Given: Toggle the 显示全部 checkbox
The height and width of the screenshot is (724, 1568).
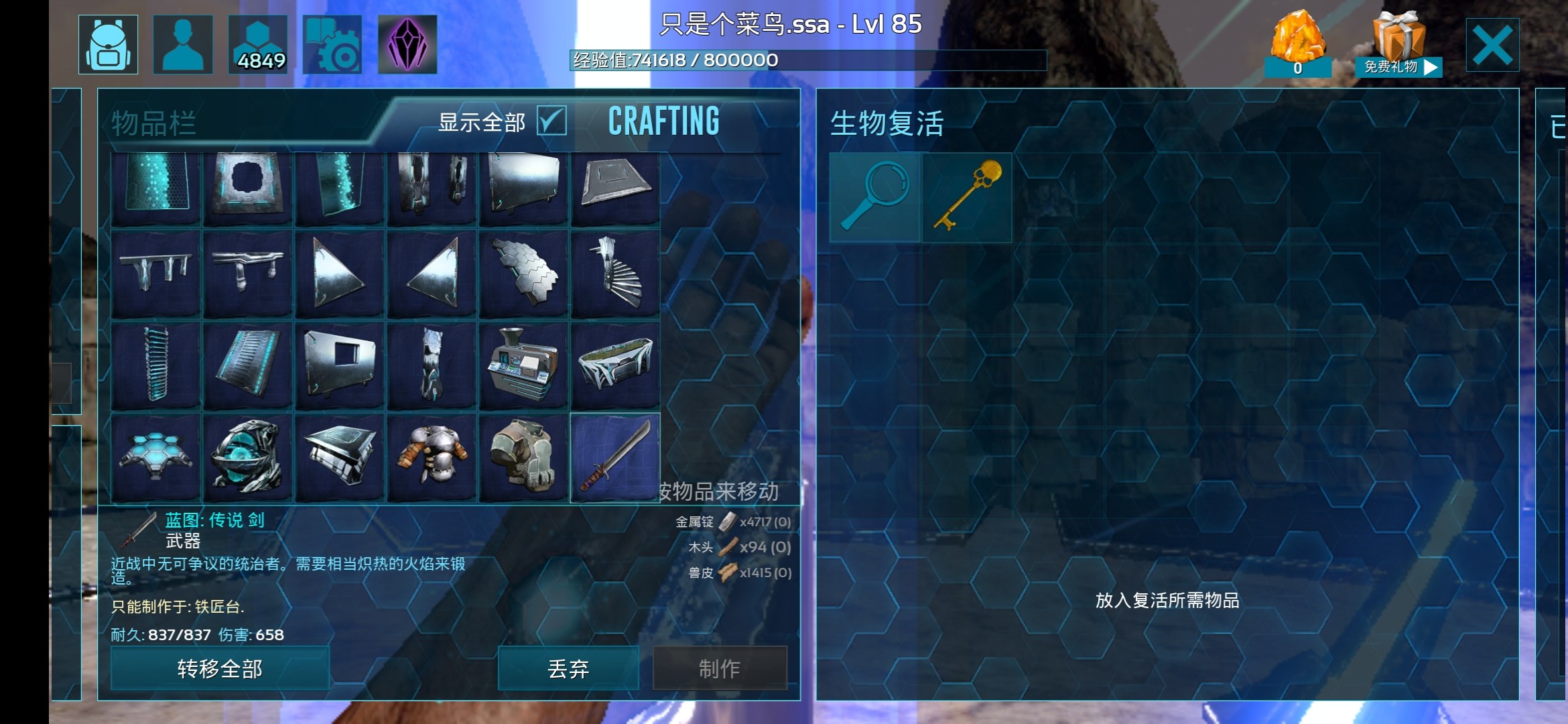Looking at the screenshot, I should coord(551,121).
